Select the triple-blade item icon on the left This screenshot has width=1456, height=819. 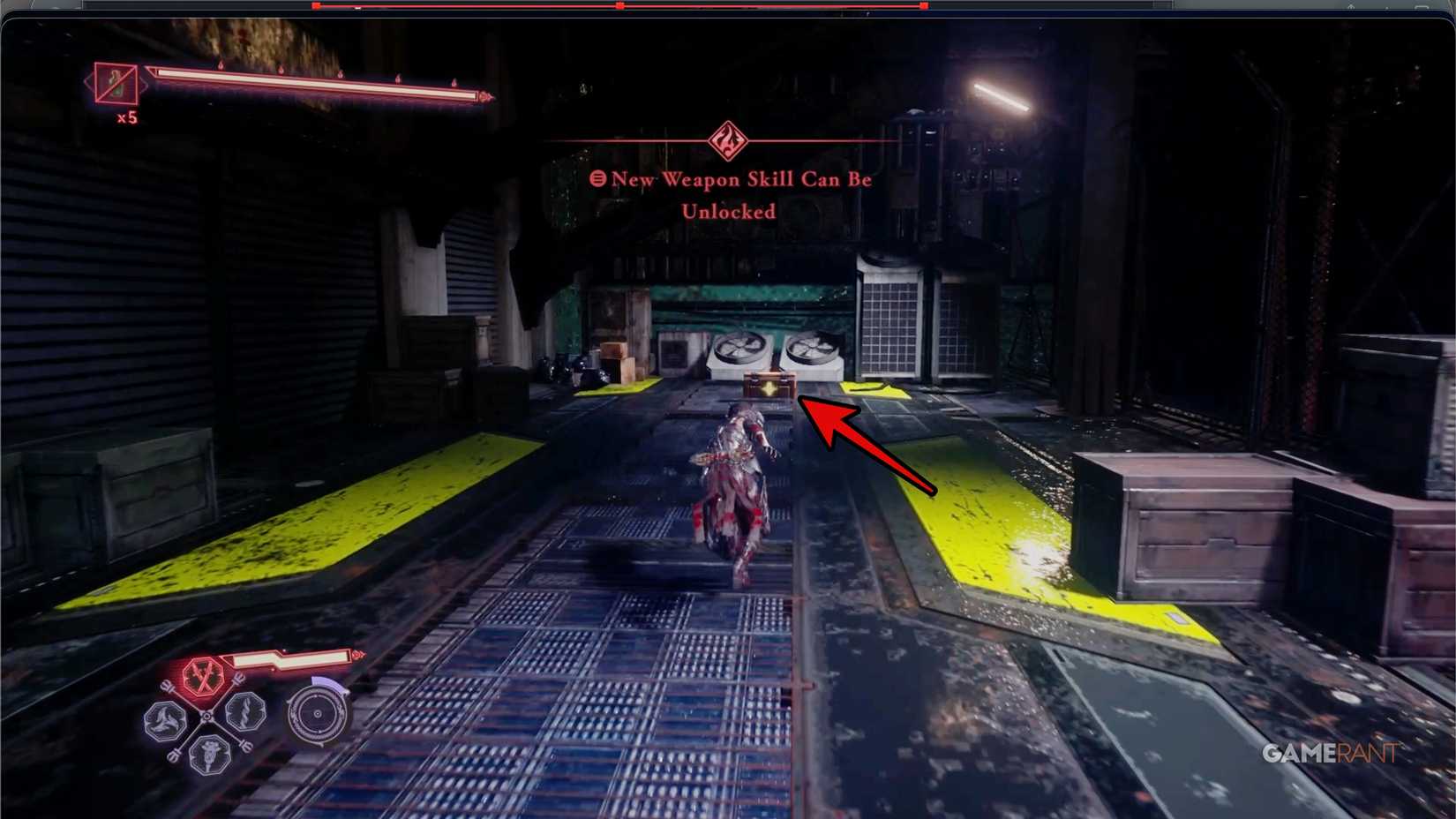click(166, 718)
